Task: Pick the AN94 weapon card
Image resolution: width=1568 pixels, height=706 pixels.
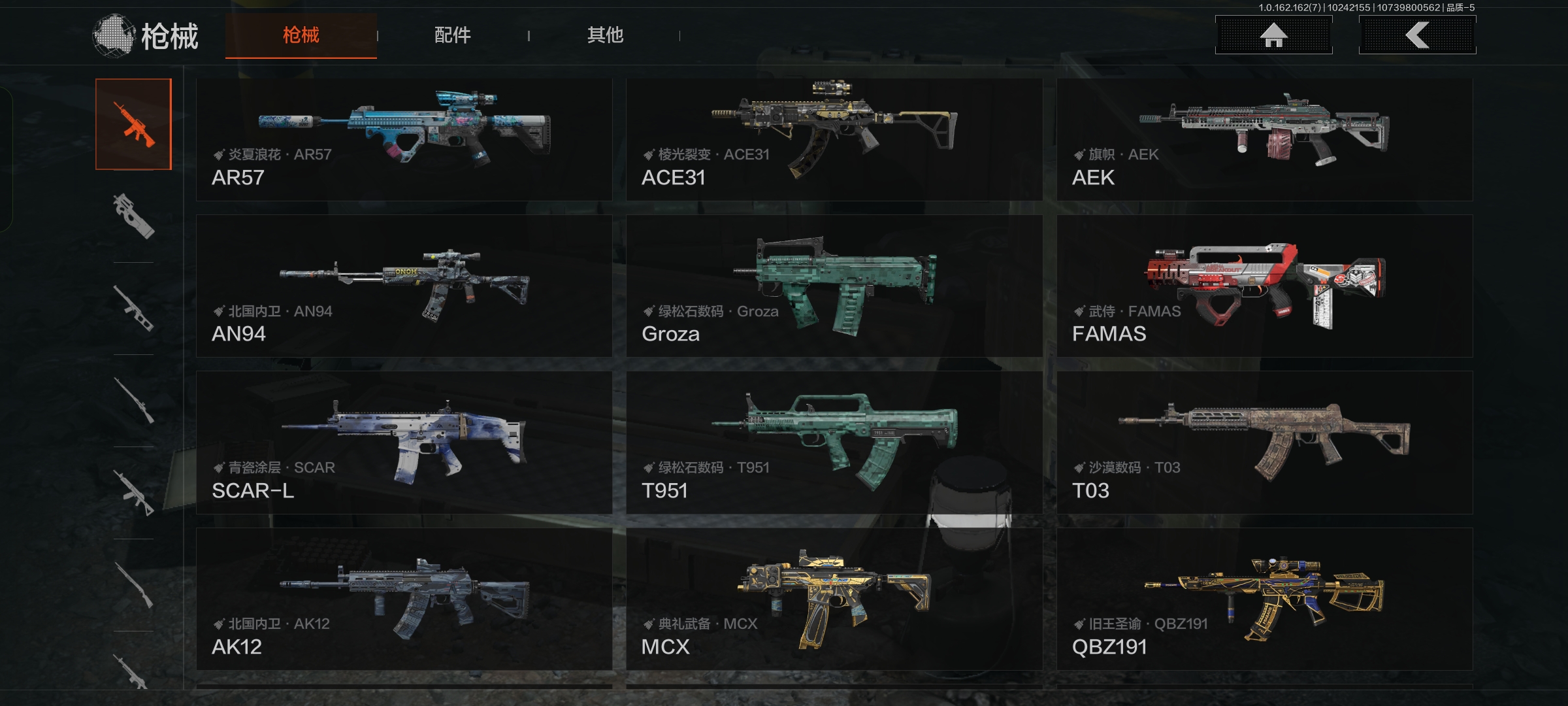Action: tap(404, 286)
